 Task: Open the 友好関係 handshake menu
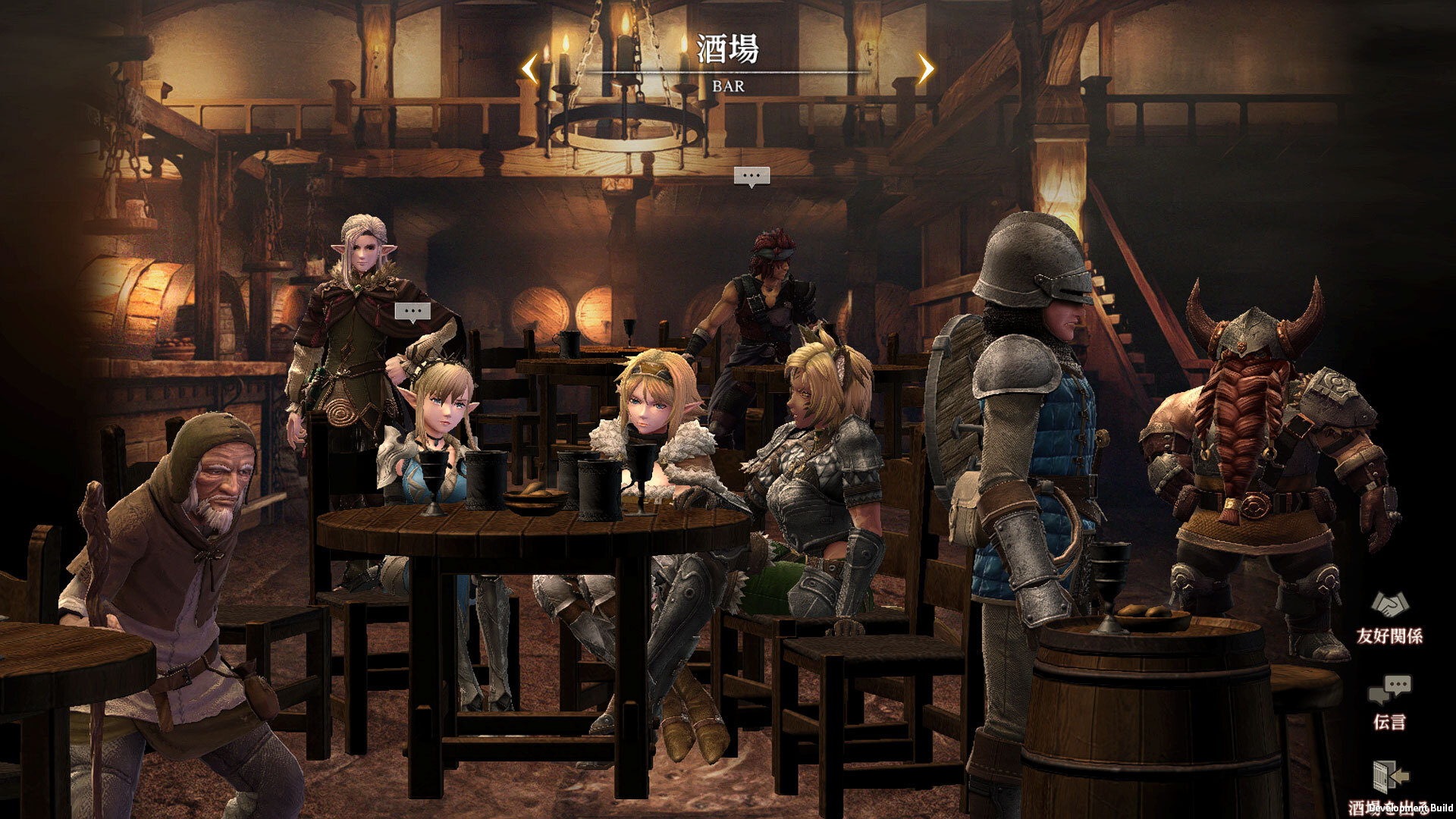pos(1389,617)
